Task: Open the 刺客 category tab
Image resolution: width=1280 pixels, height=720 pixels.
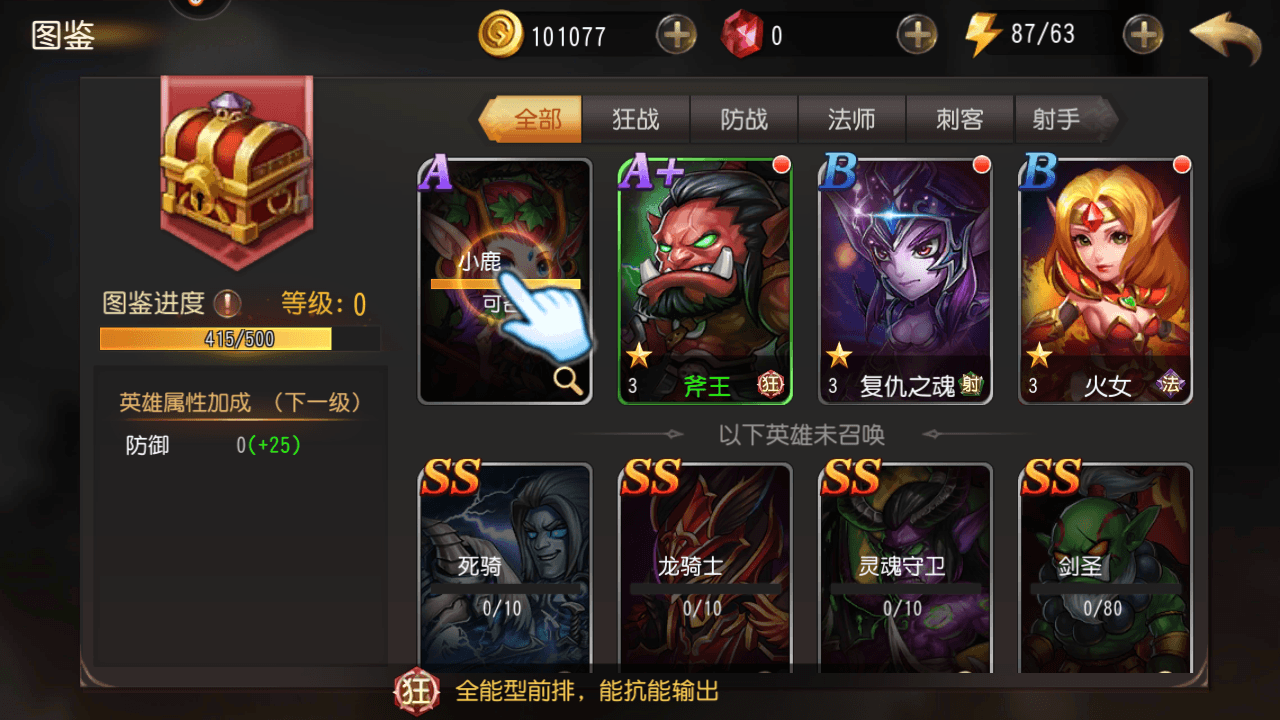Action: coord(959,119)
